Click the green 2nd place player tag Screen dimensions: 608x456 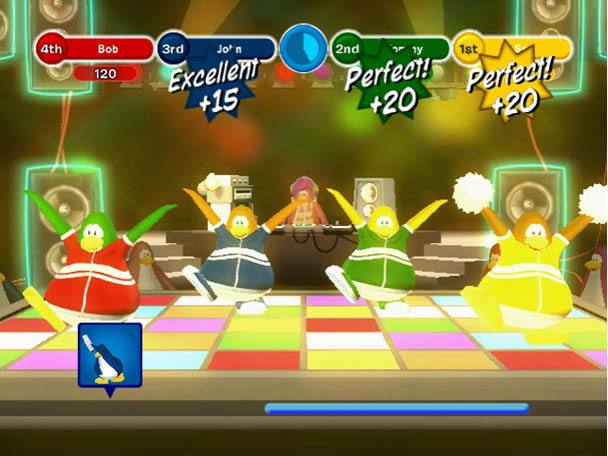tap(391, 48)
